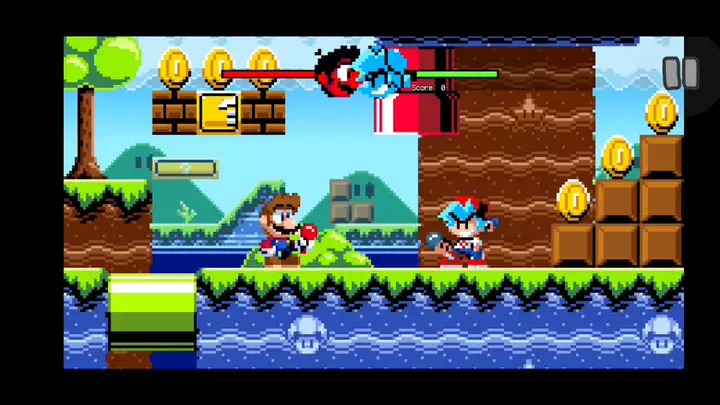The width and height of the screenshot is (720, 405).
Task: Pause the game with the pause button
Action: (680, 73)
